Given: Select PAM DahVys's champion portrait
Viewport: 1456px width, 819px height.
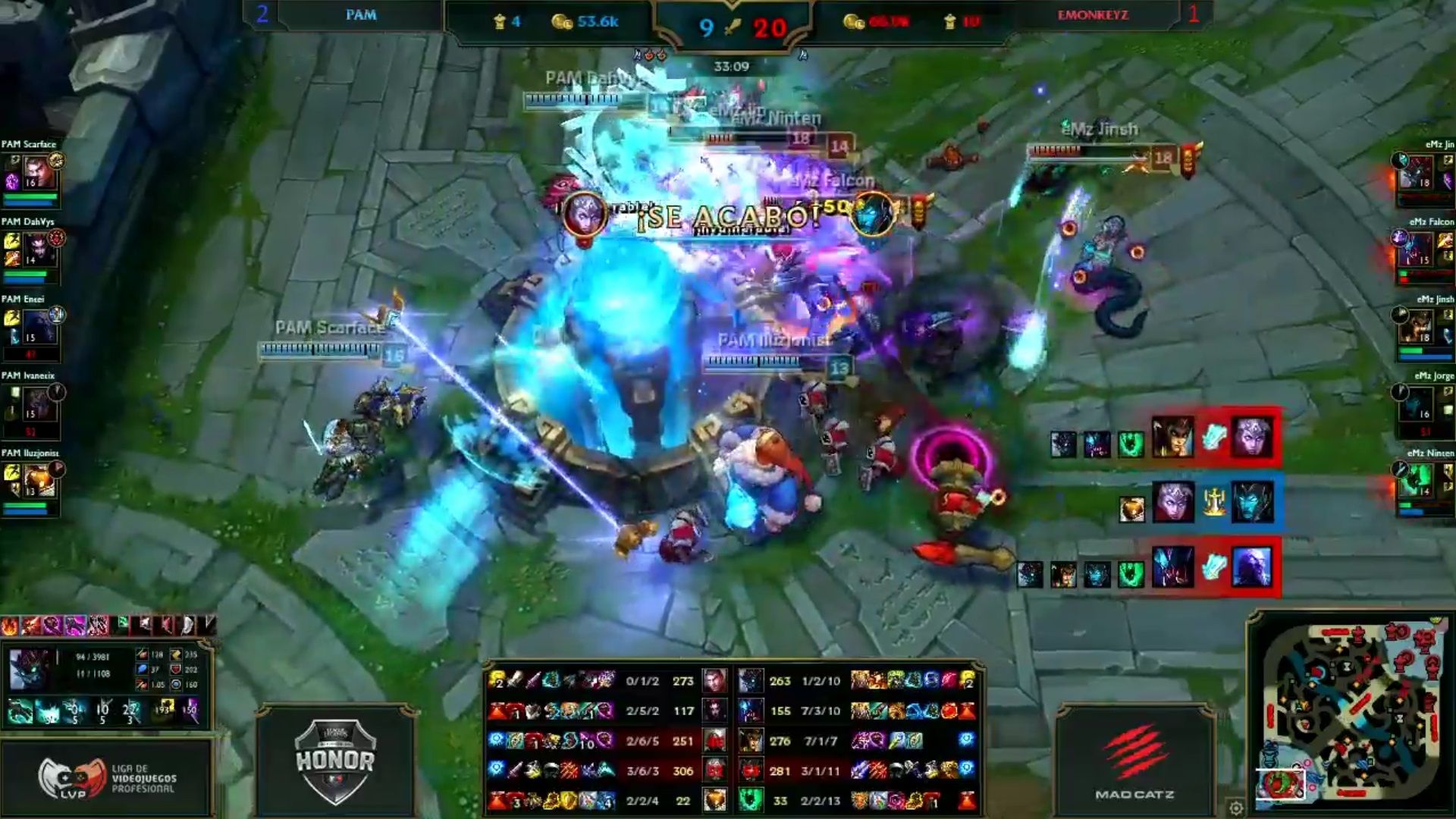Looking at the screenshot, I should [38, 249].
